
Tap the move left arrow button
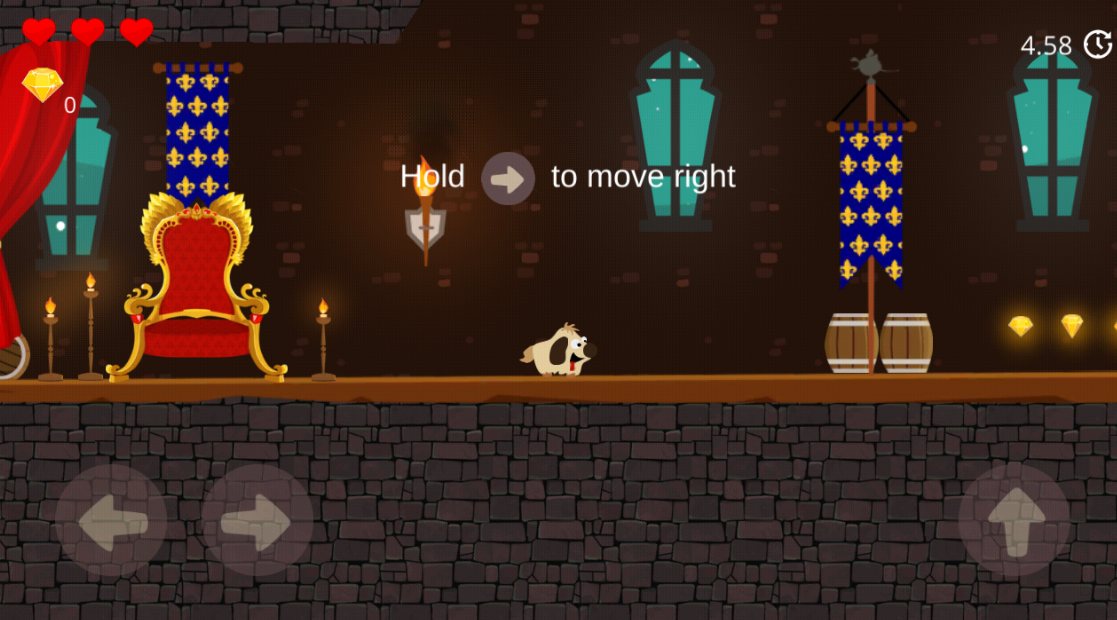(110, 521)
